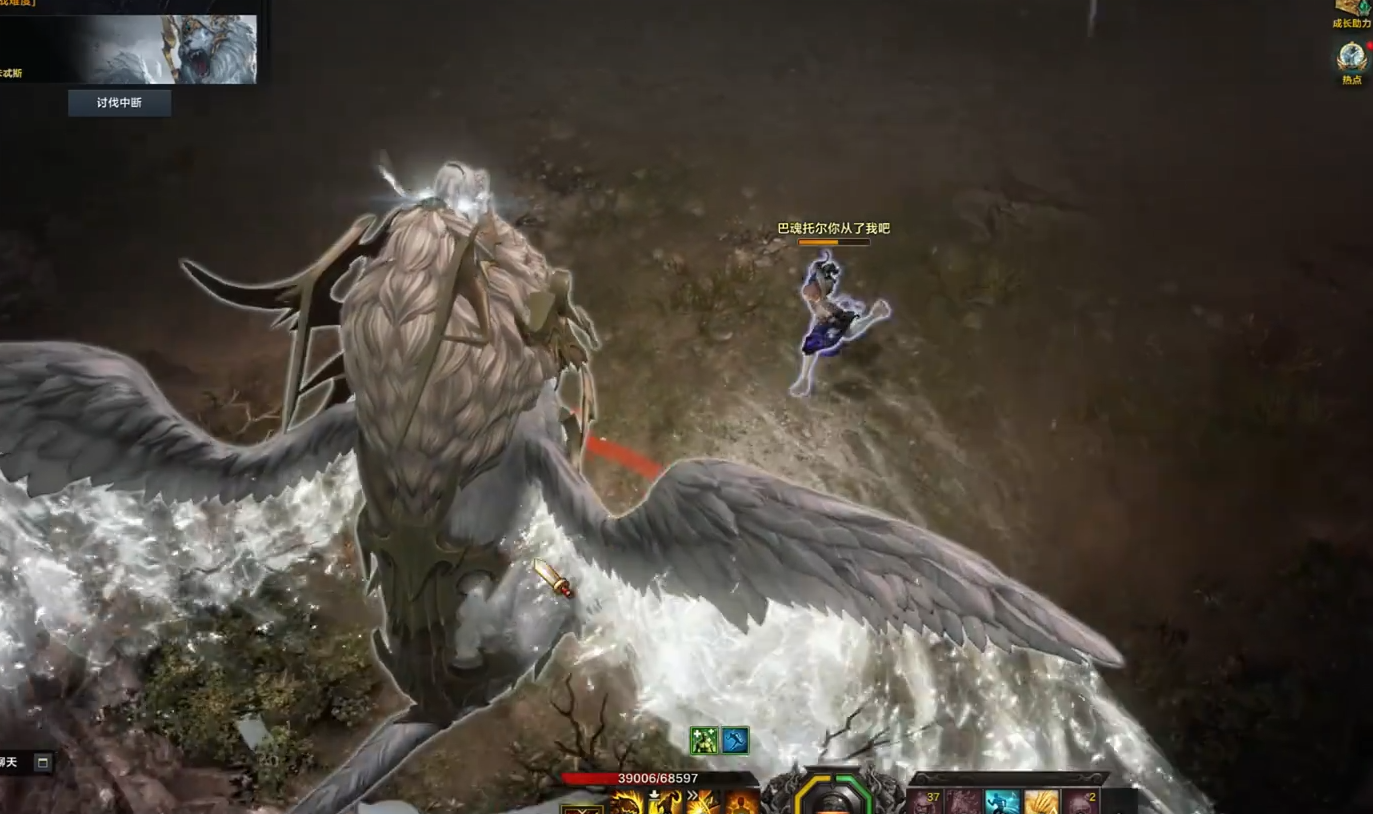Click the 讨伐中断 button
Screen dimensions: 1373x814
click(x=119, y=103)
